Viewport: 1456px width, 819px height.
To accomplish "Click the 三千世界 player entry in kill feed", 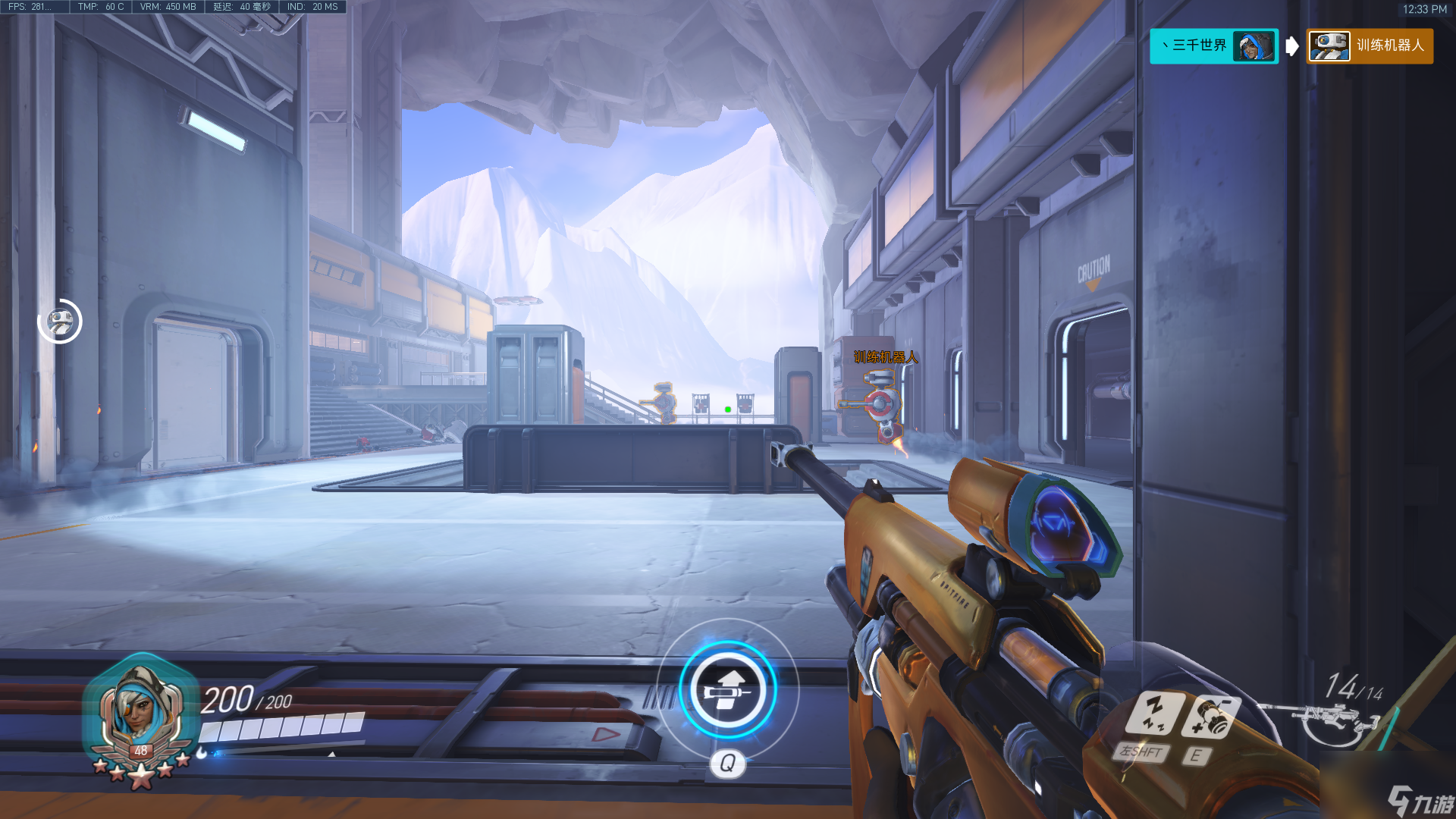I will tap(1213, 46).
